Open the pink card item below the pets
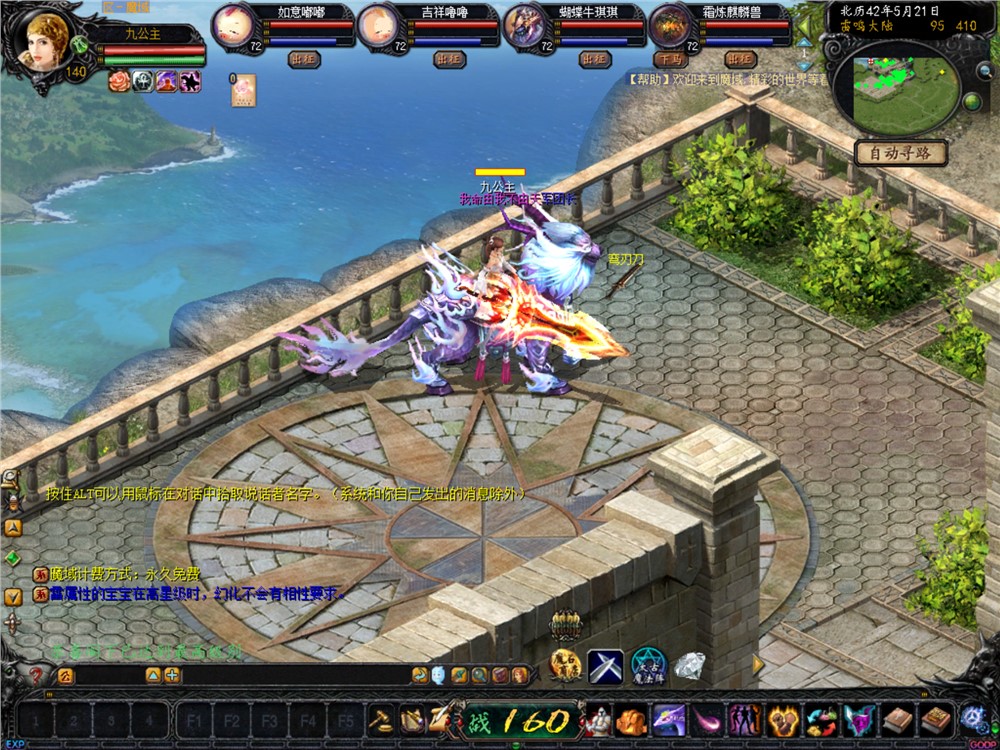Screen dimensions: 1000x750 [x=244, y=91]
